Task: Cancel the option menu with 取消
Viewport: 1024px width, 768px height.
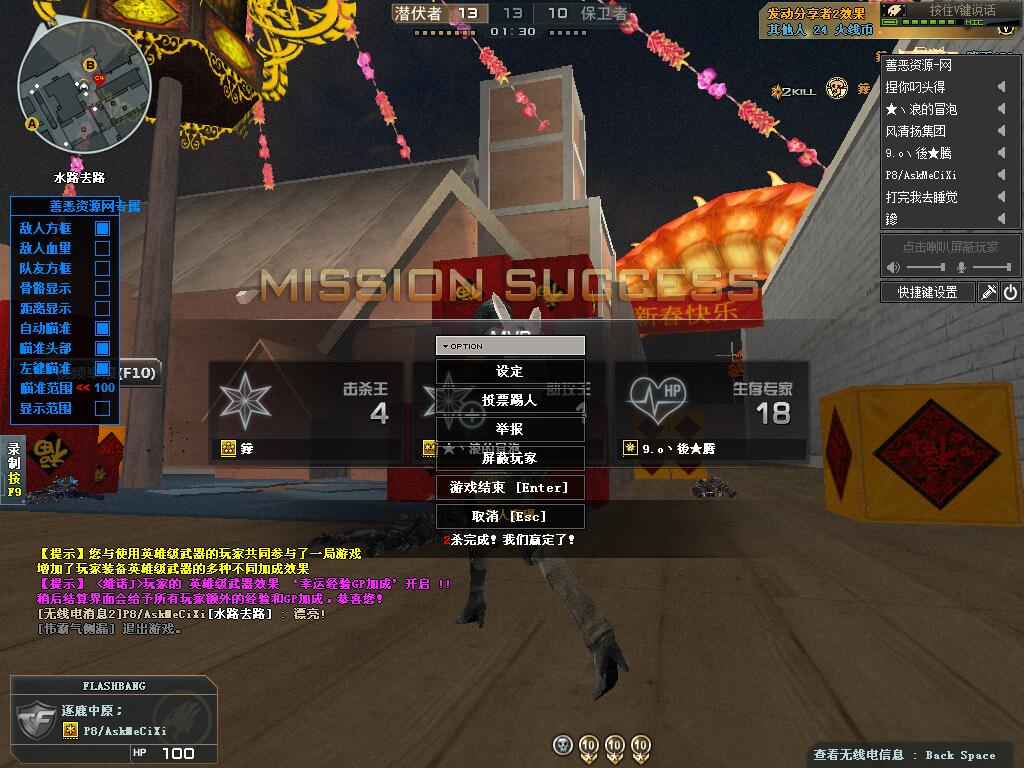Action: pos(510,516)
